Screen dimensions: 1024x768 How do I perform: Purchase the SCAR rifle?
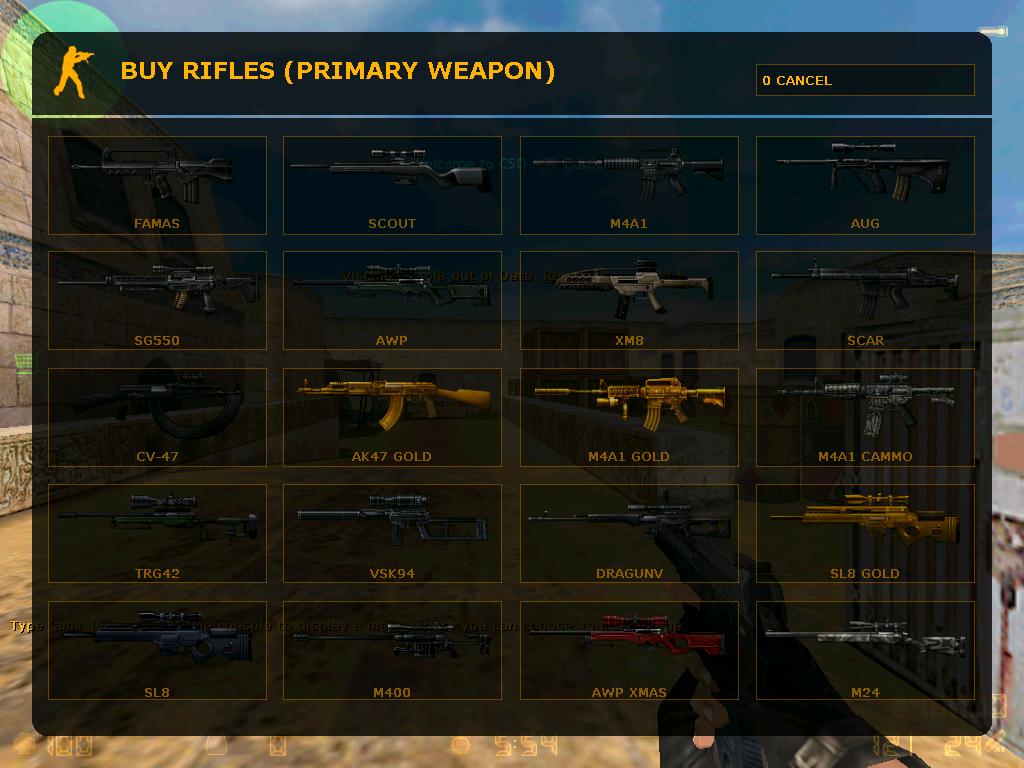865,301
